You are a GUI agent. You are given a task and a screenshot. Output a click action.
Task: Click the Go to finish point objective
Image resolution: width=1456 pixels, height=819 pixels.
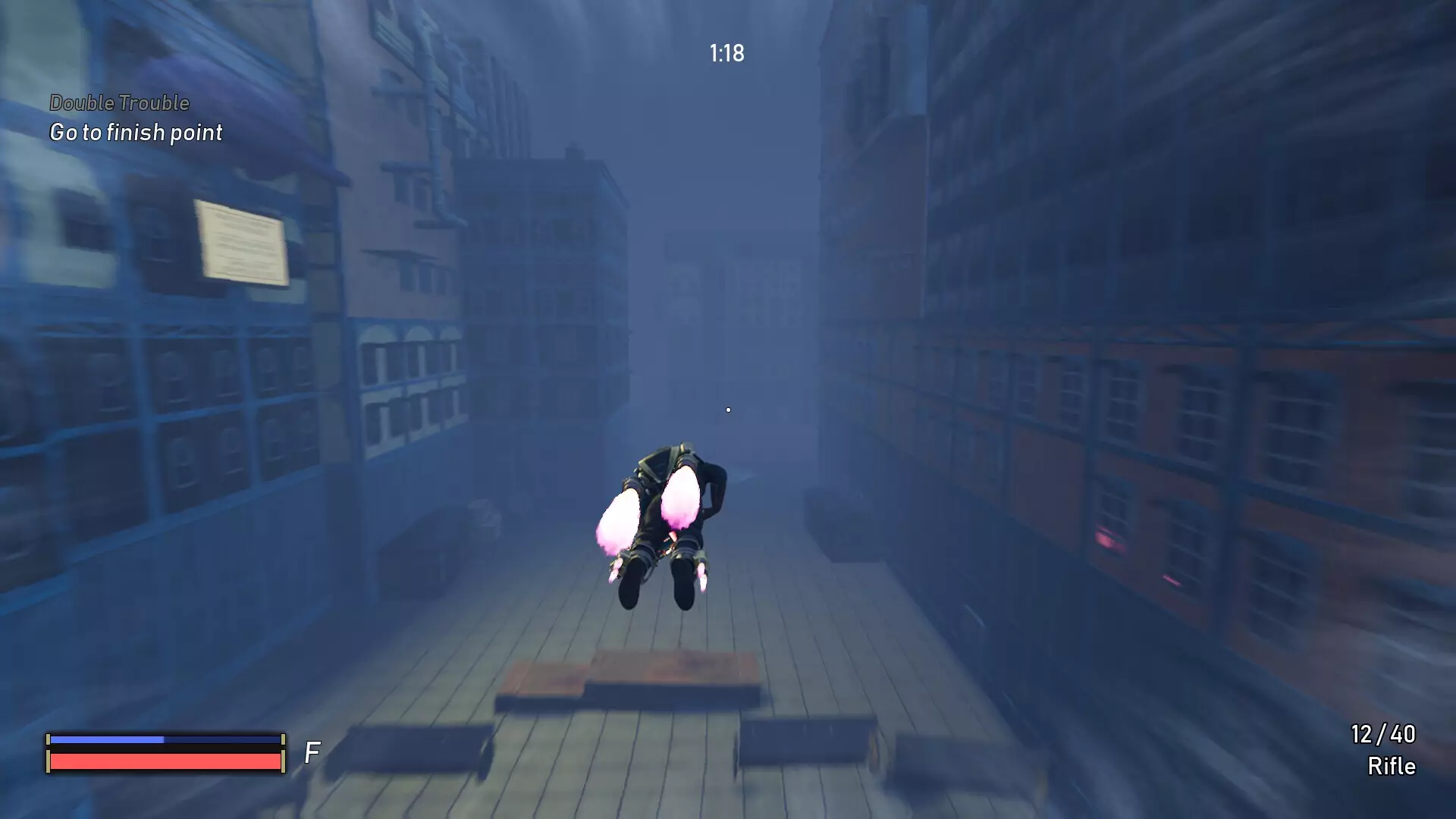tap(135, 133)
